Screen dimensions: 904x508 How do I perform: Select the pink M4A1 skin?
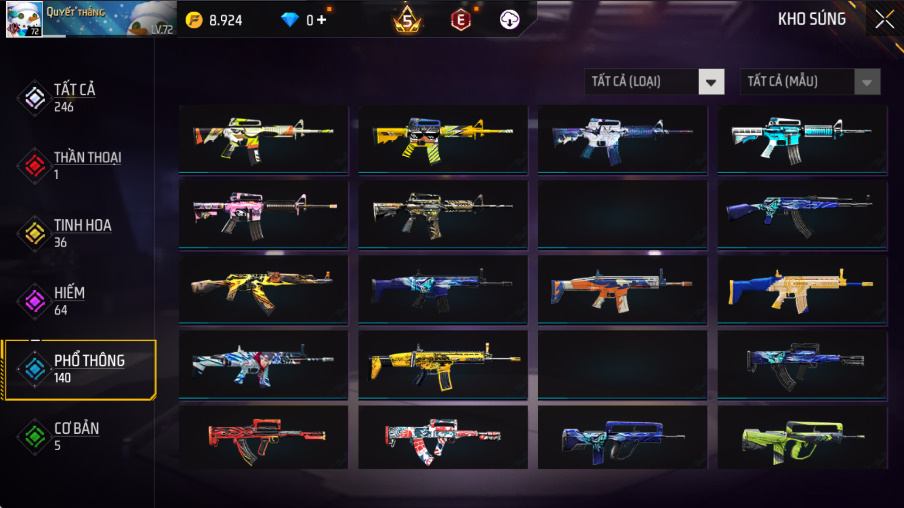[263, 212]
